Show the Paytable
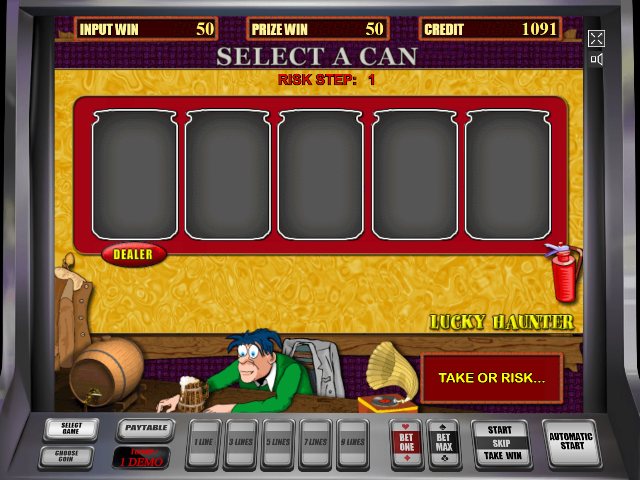The width and height of the screenshot is (640, 480). (145, 430)
